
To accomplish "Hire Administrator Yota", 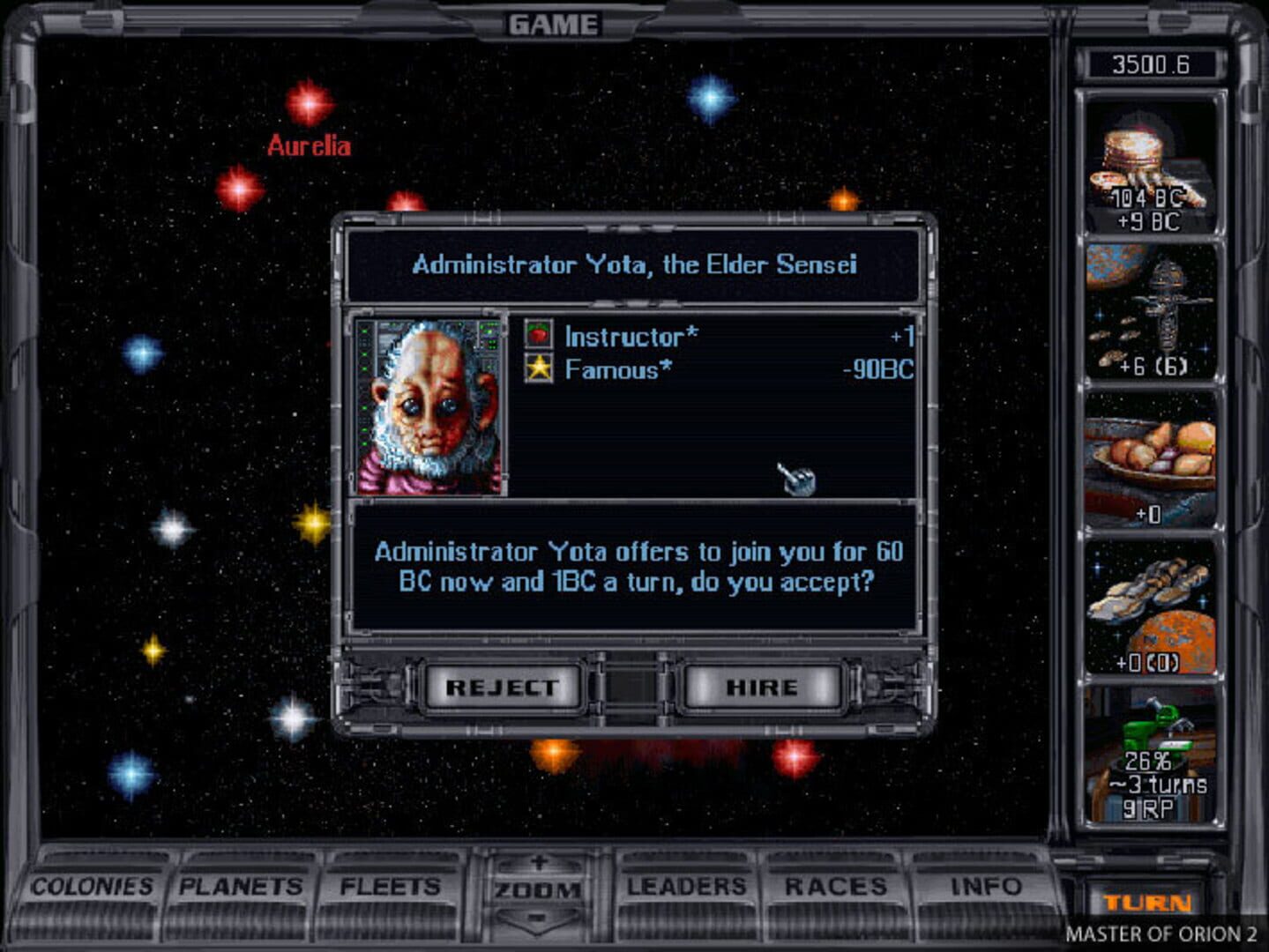I will click(x=764, y=688).
